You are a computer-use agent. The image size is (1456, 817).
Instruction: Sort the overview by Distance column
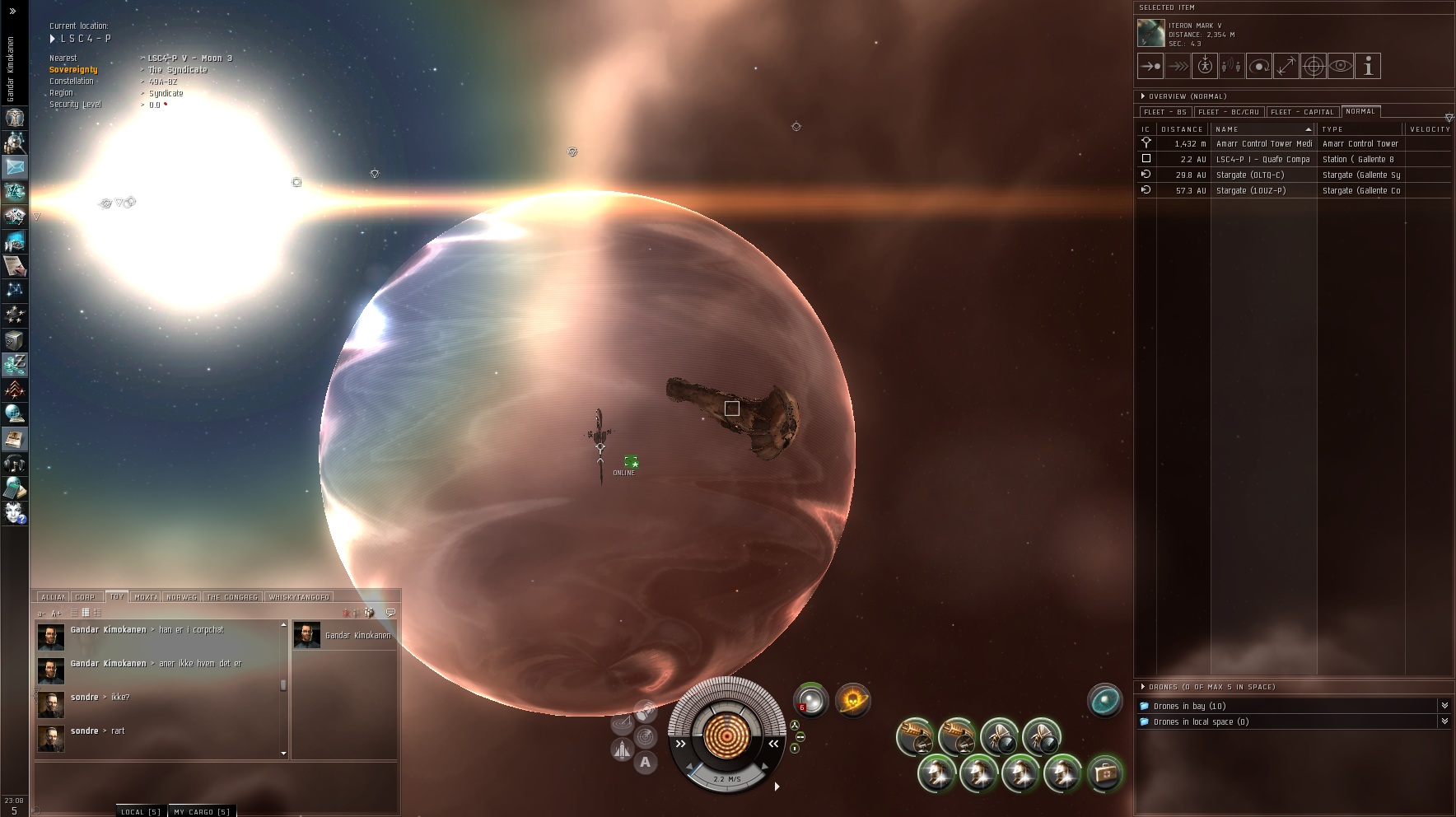coord(1182,129)
